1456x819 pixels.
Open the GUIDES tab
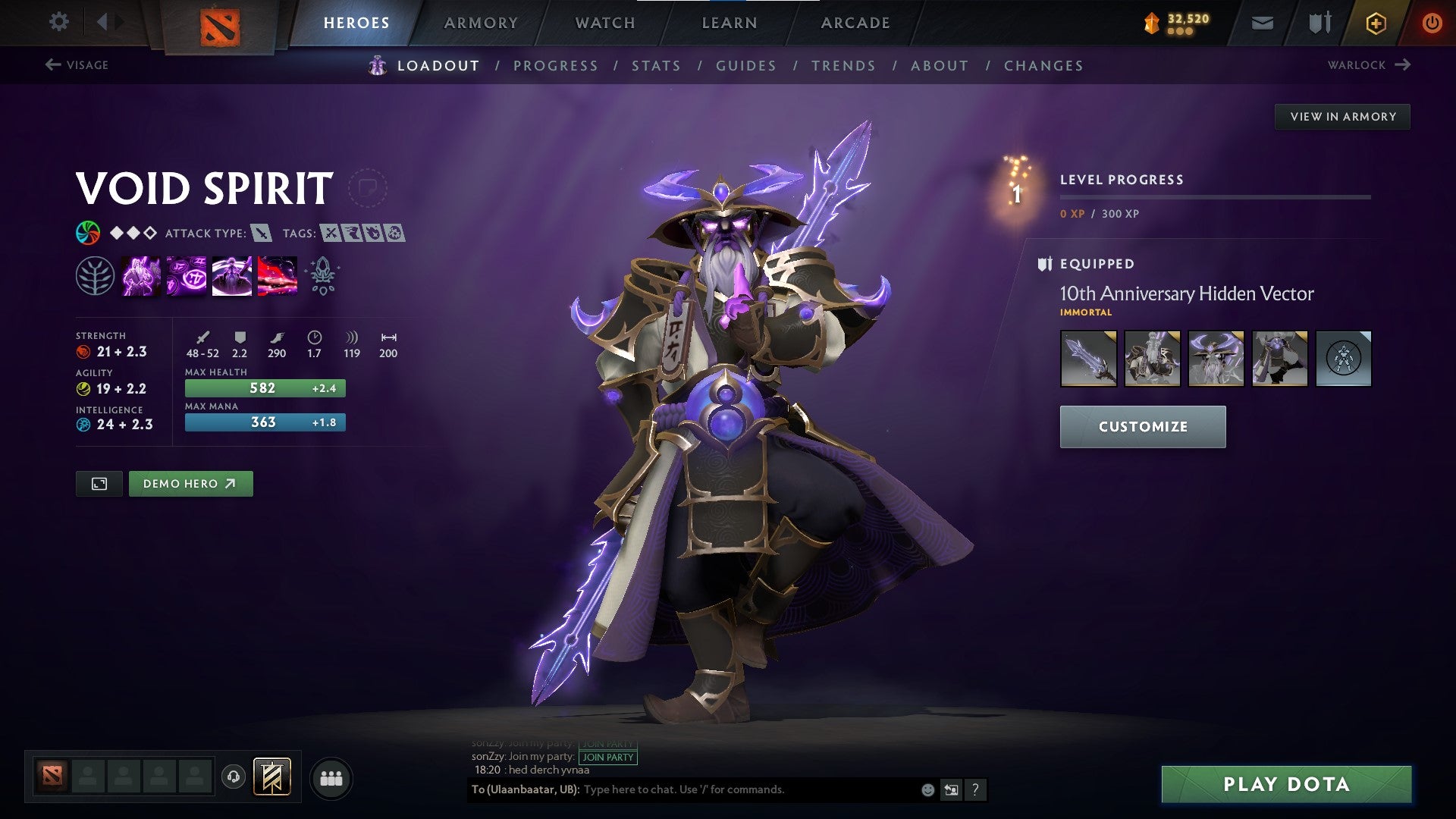point(745,66)
